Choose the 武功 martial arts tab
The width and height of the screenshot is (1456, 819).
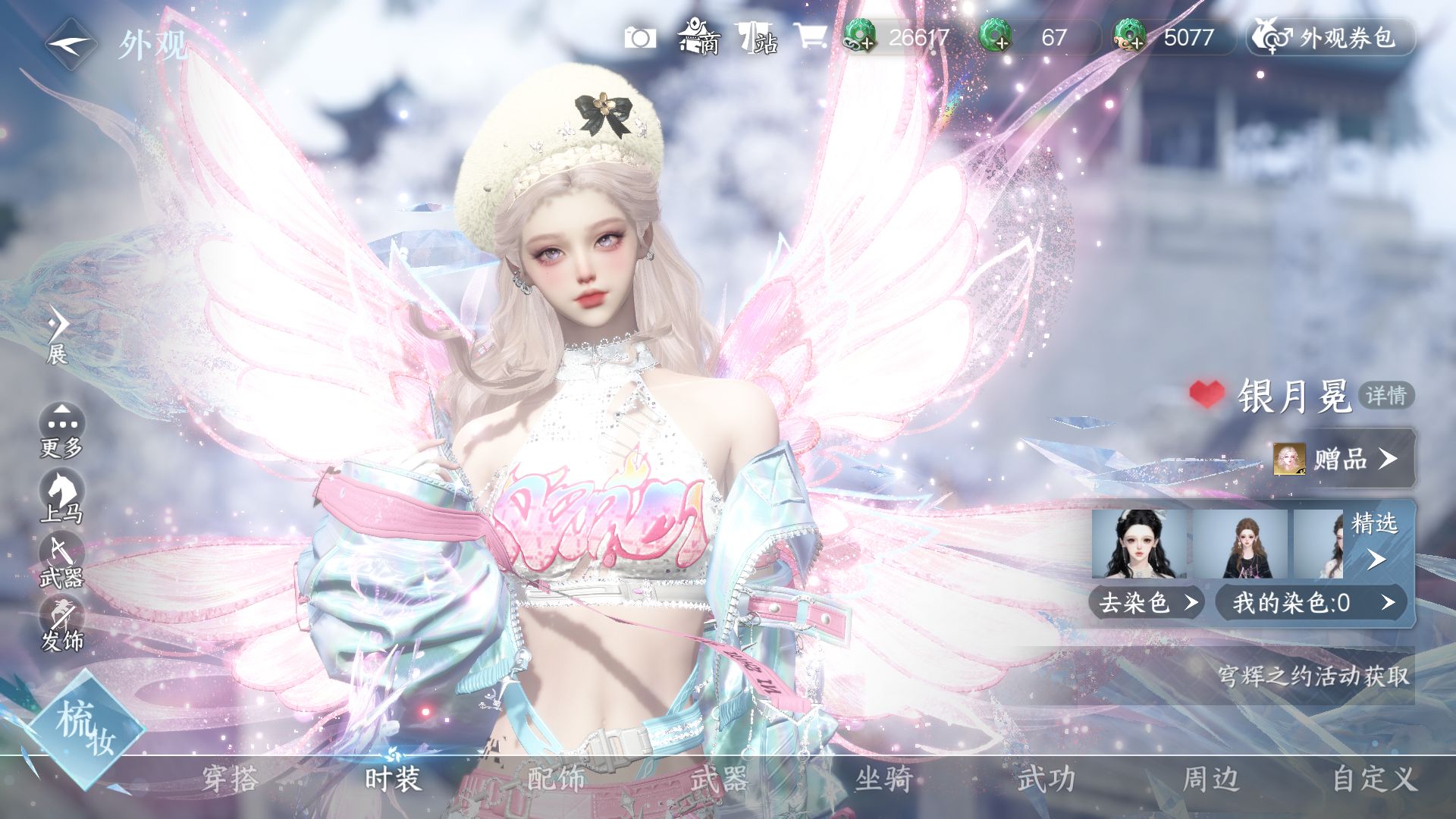pos(1046,779)
